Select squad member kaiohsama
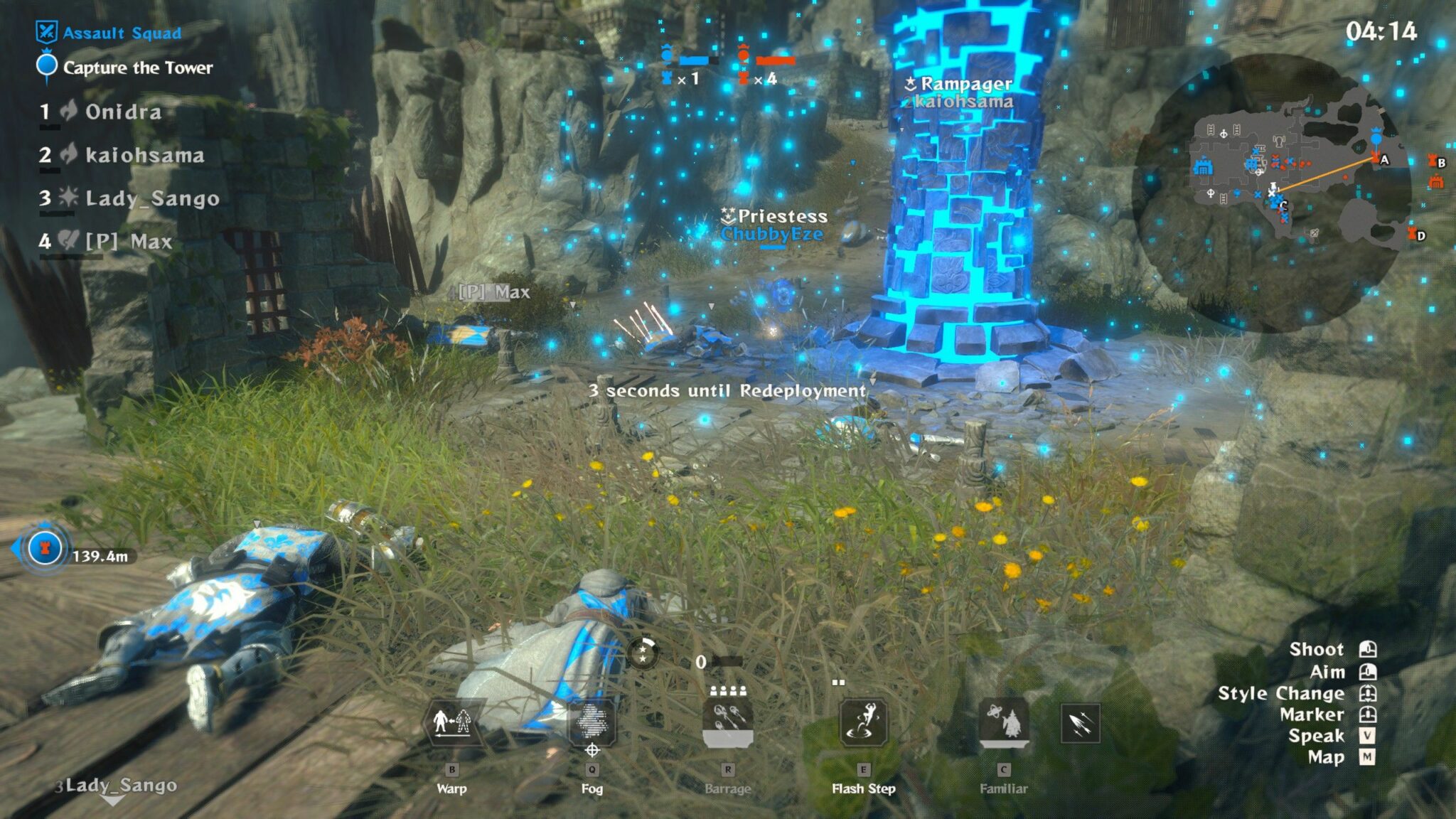 coord(144,155)
